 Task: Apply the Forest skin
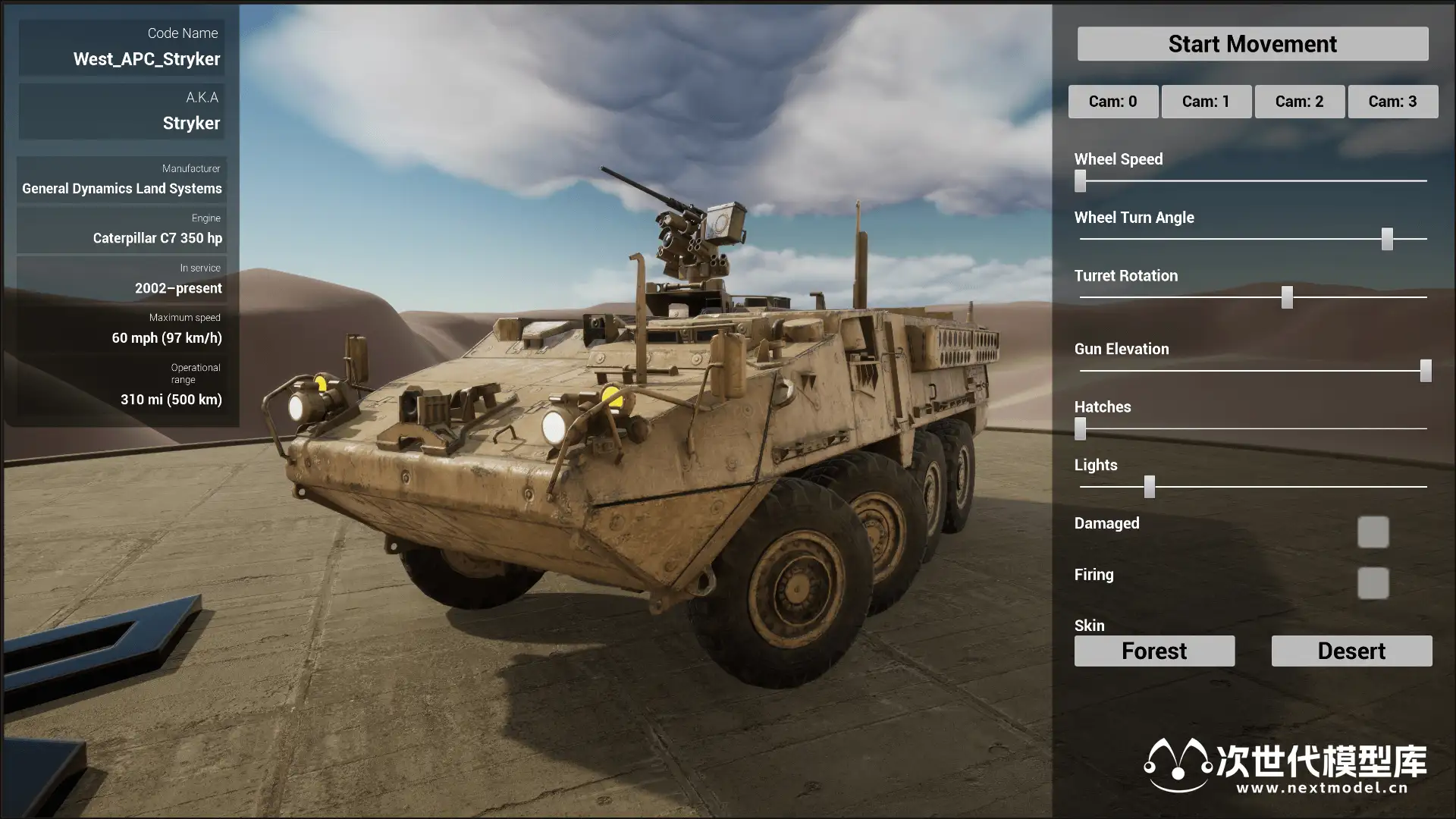(1154, 651)
